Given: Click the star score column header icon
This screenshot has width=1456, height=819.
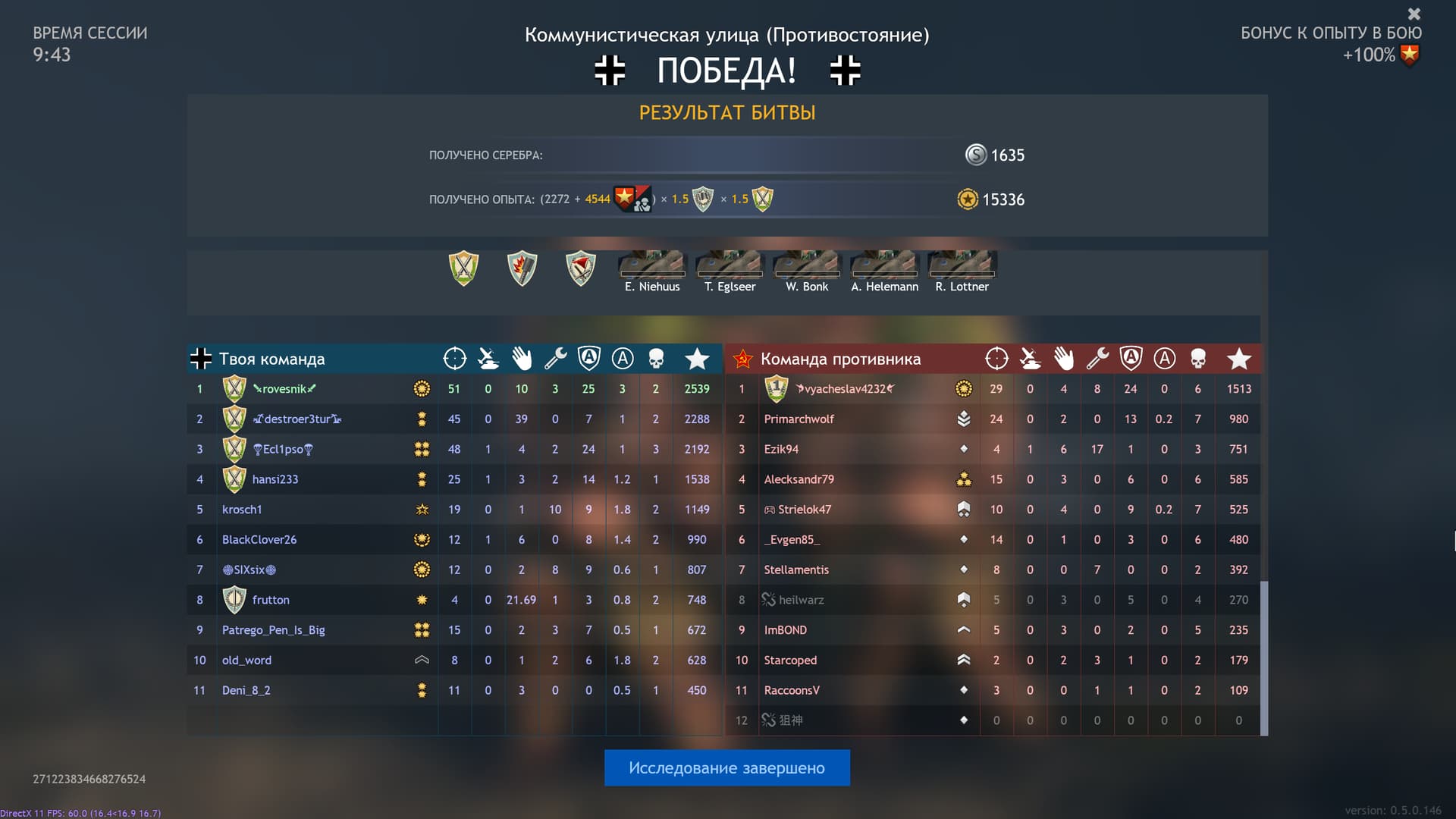Looking at the screenshot, I should [698, 358].
